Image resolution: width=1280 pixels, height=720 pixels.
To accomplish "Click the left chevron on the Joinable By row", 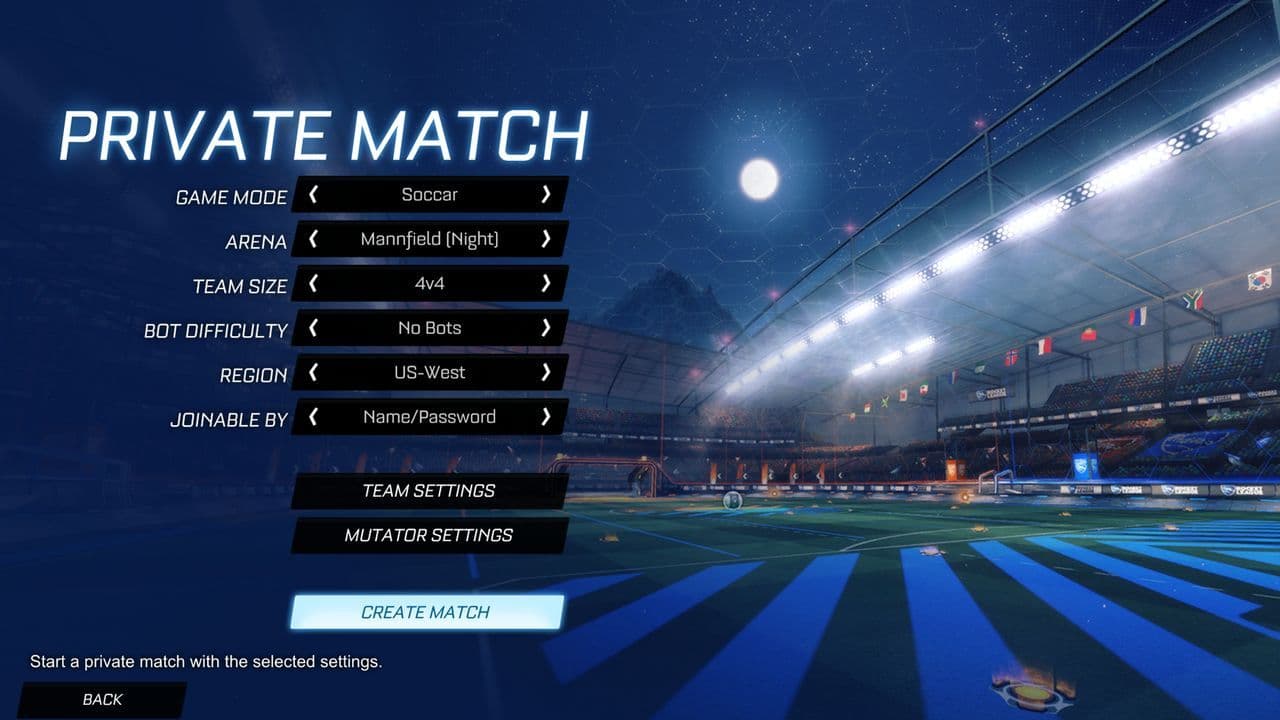I will (x=315, y=417).
